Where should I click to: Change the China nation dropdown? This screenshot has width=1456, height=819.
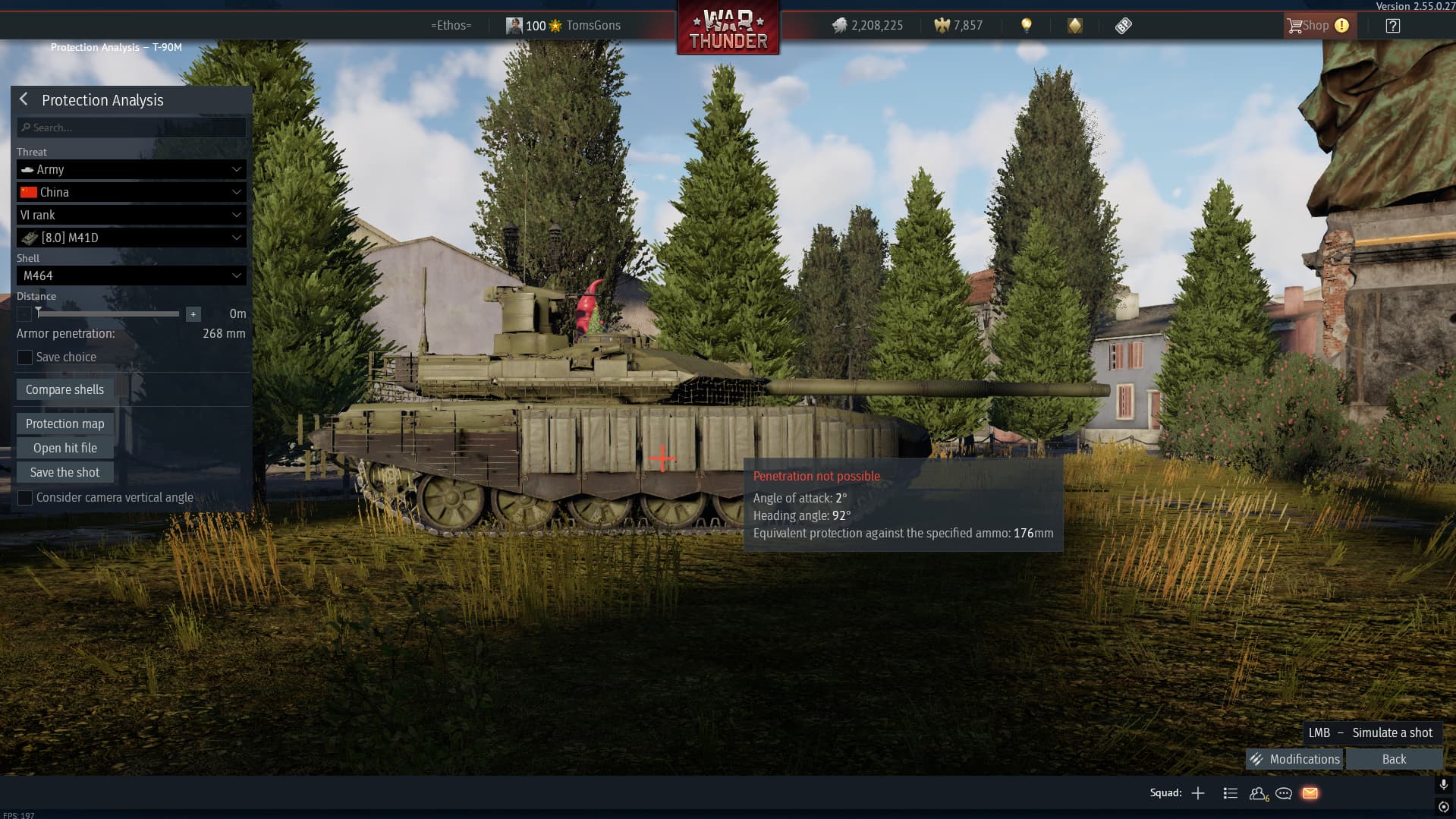point(131,192)
